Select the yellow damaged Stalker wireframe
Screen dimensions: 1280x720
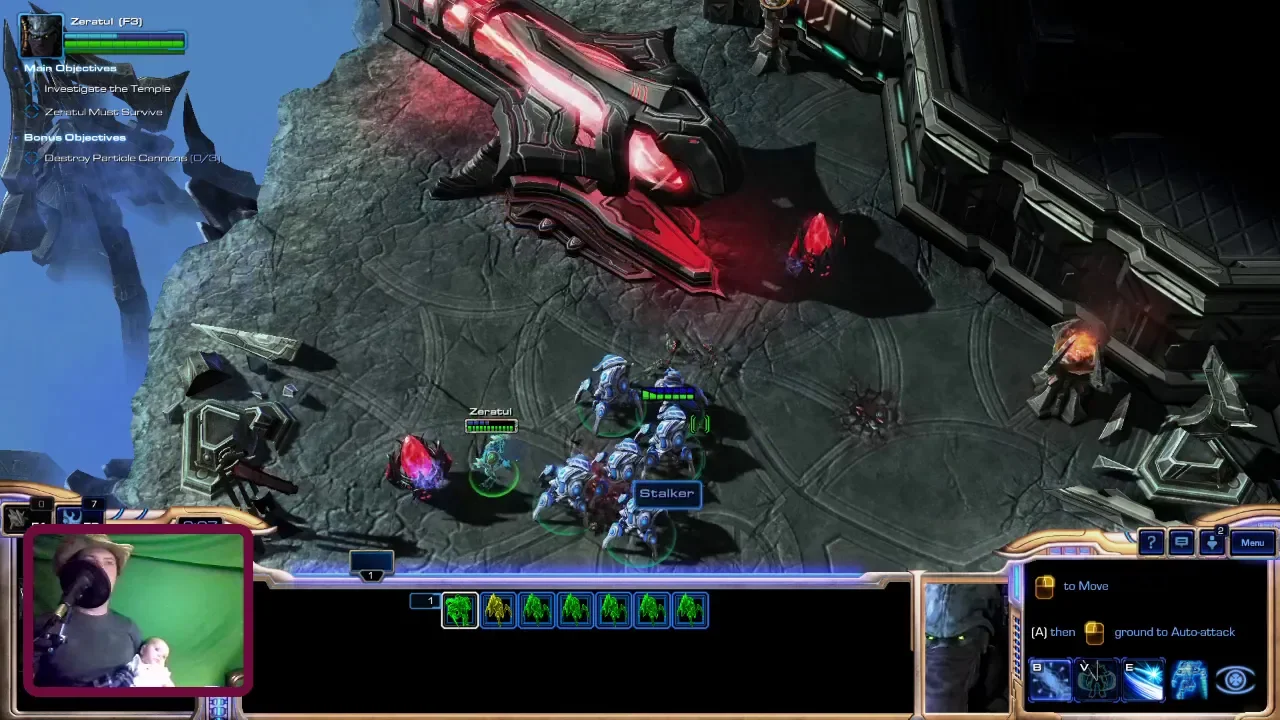coord(498,610)
